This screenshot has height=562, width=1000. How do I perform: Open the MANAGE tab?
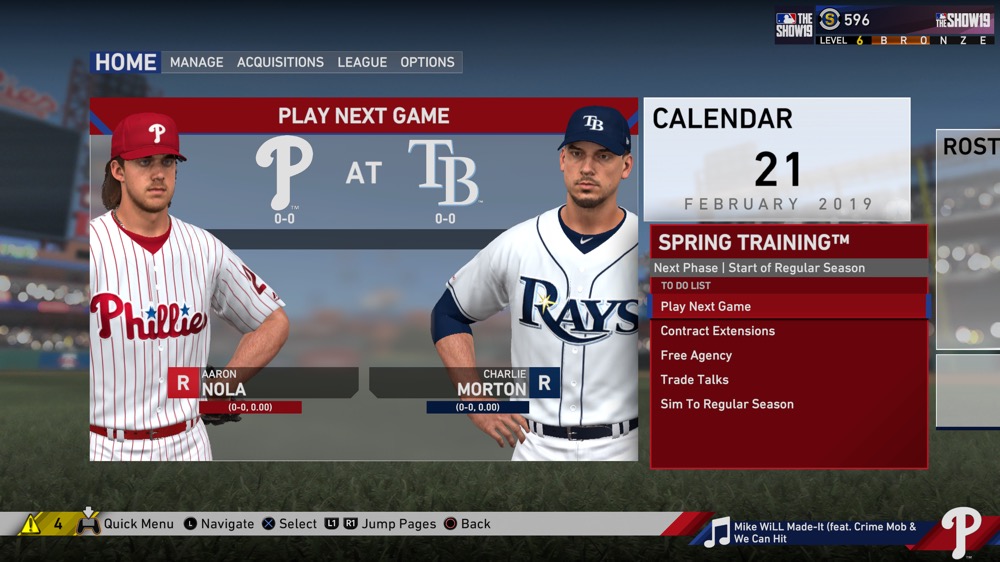click(197, 62)
